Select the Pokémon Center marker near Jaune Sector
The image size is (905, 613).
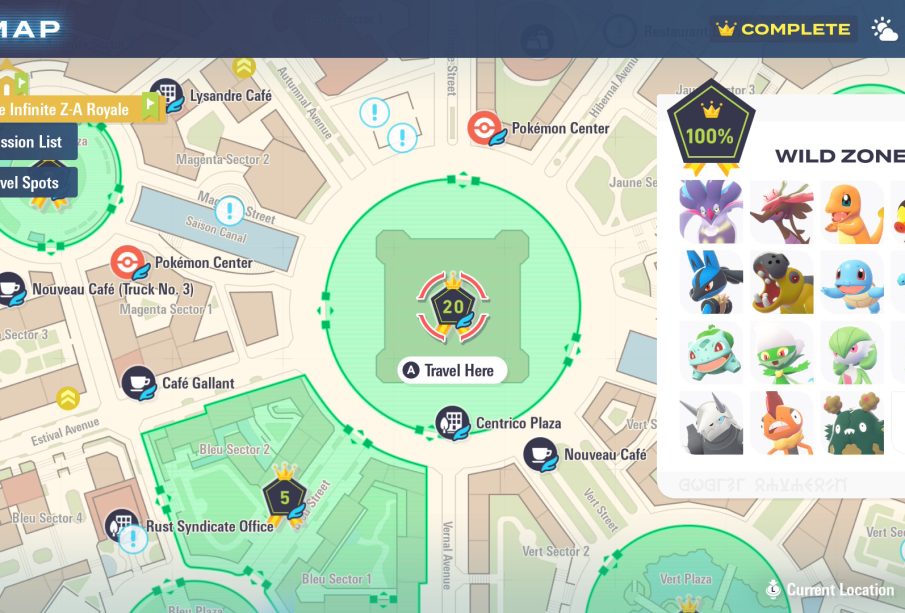(x=485, y=128)
